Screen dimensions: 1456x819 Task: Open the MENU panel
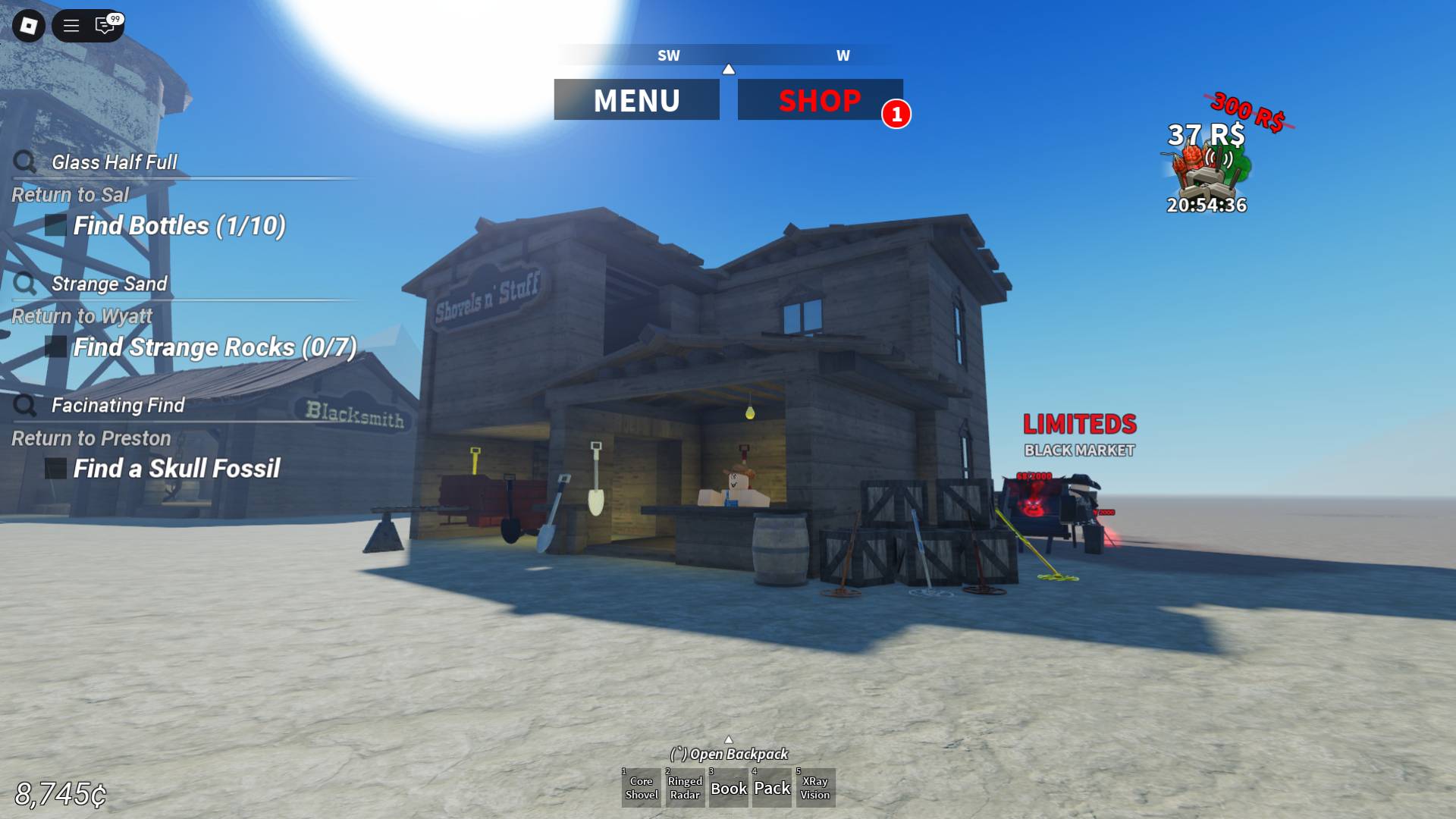tap(637, 99)
